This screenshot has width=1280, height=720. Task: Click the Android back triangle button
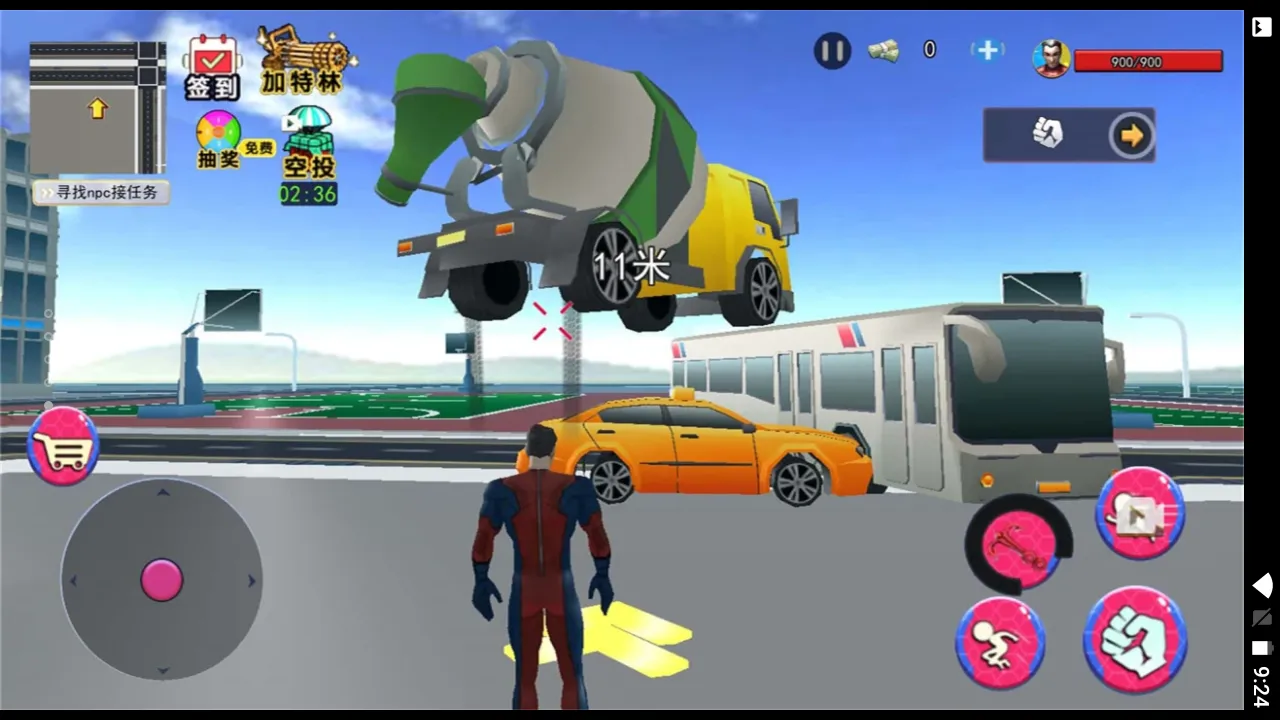pos(1262,586)
